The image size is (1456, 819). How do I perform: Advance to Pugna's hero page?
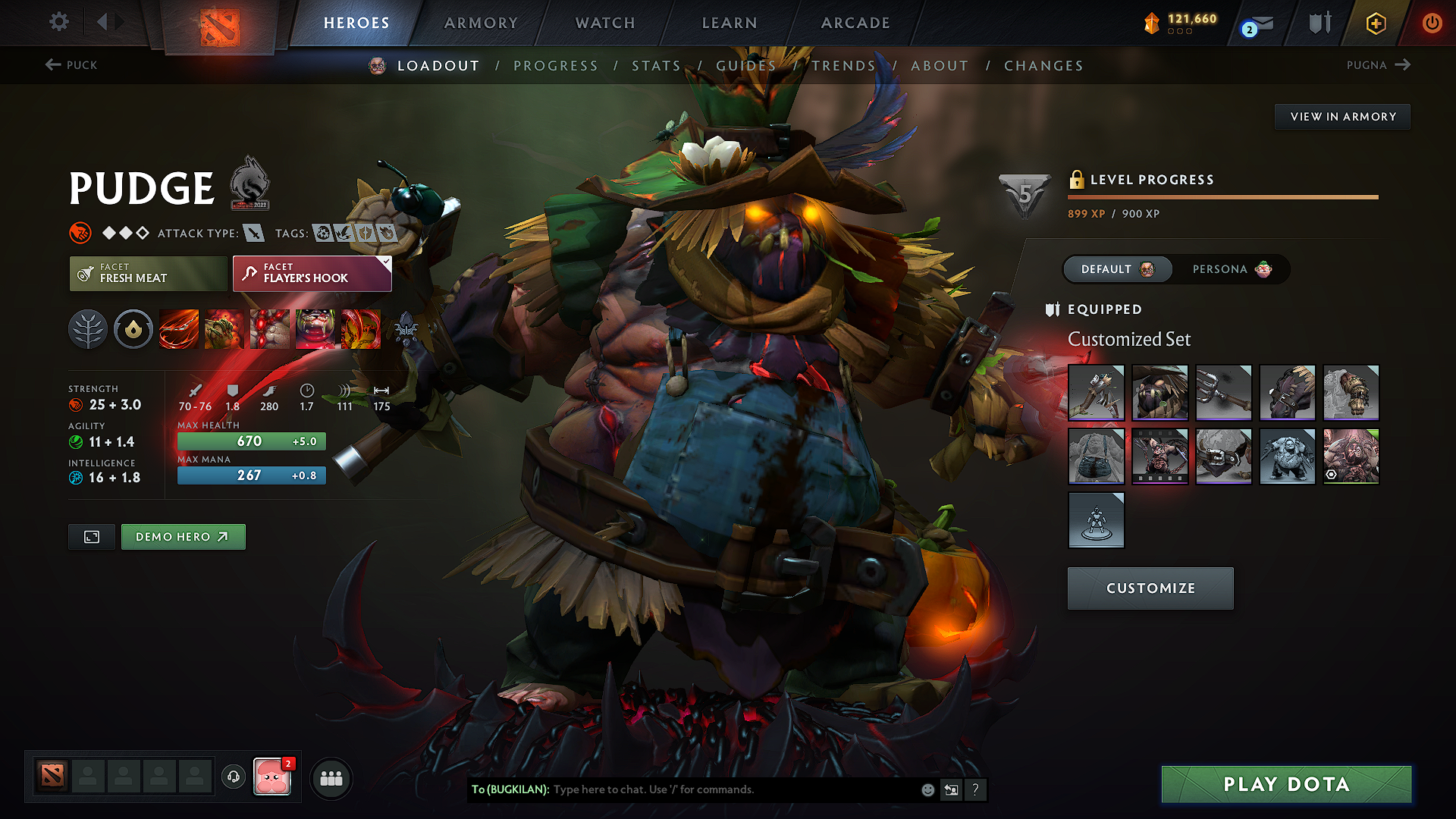pos(1379,65)
